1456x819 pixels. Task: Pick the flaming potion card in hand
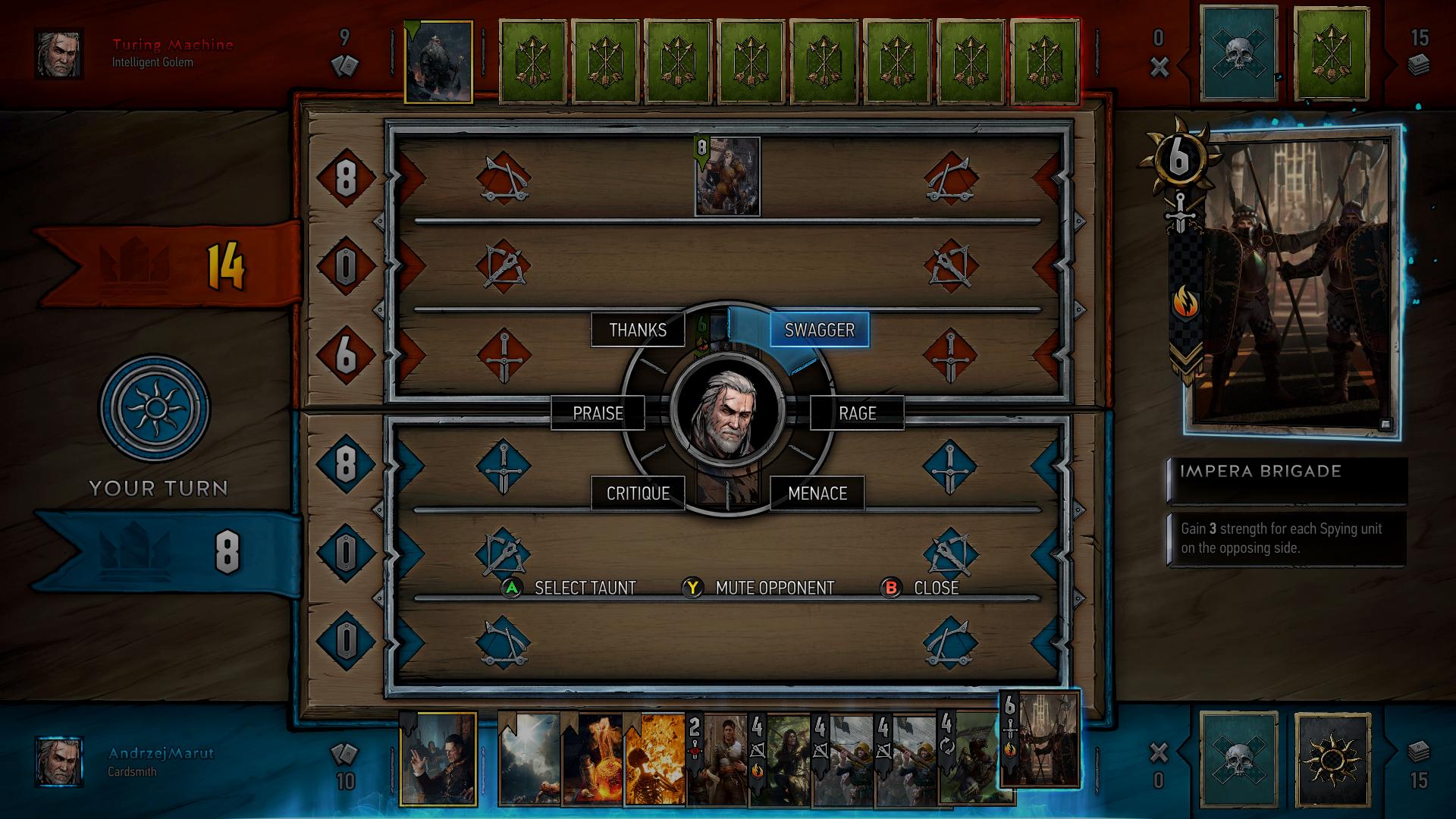pos(591,758)
